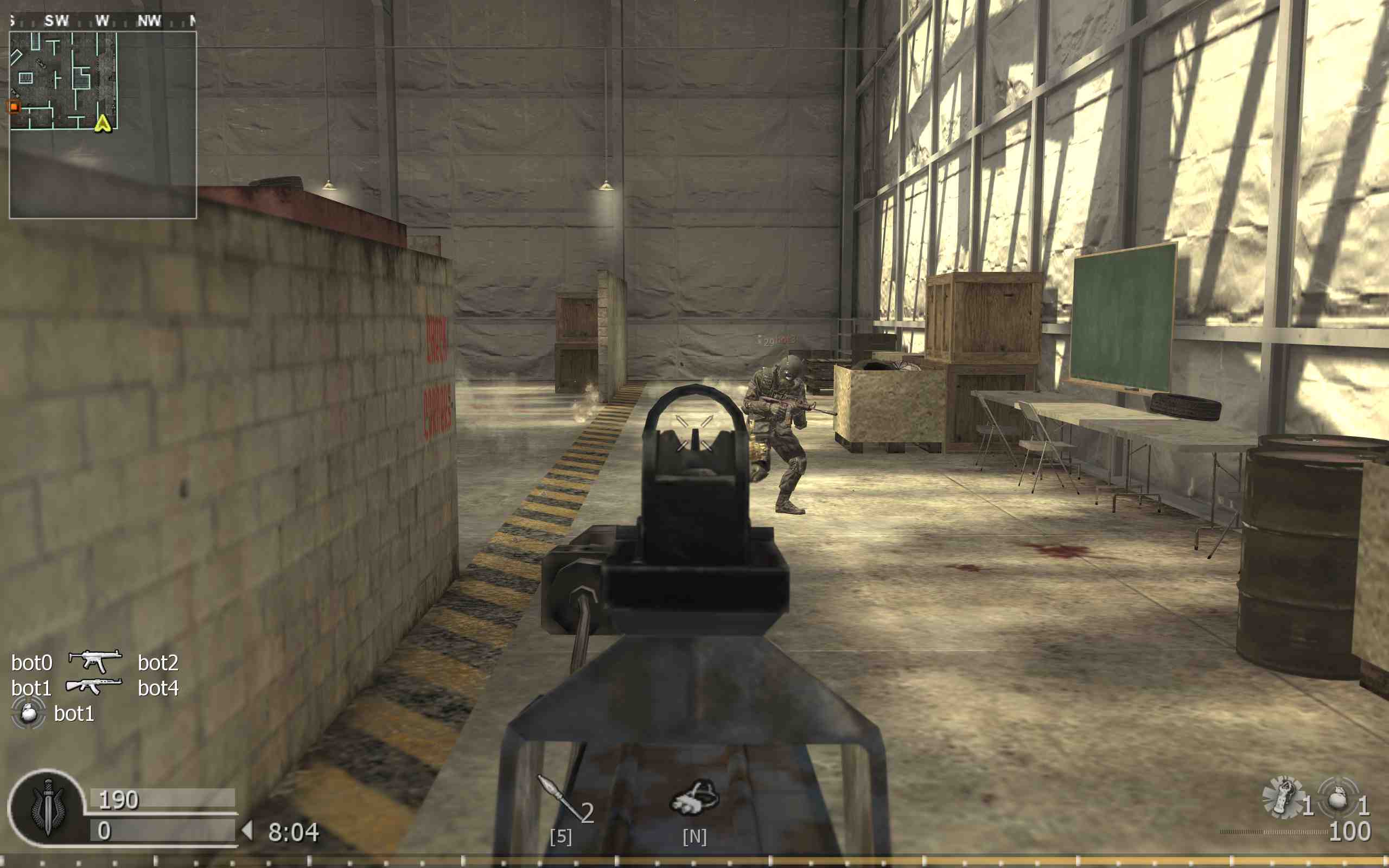Image resolution: width=1389 pixels, height=868 pixels.
Task: Click the tick-marked ammo bar at the bottom edge
Action: point(694,861)
